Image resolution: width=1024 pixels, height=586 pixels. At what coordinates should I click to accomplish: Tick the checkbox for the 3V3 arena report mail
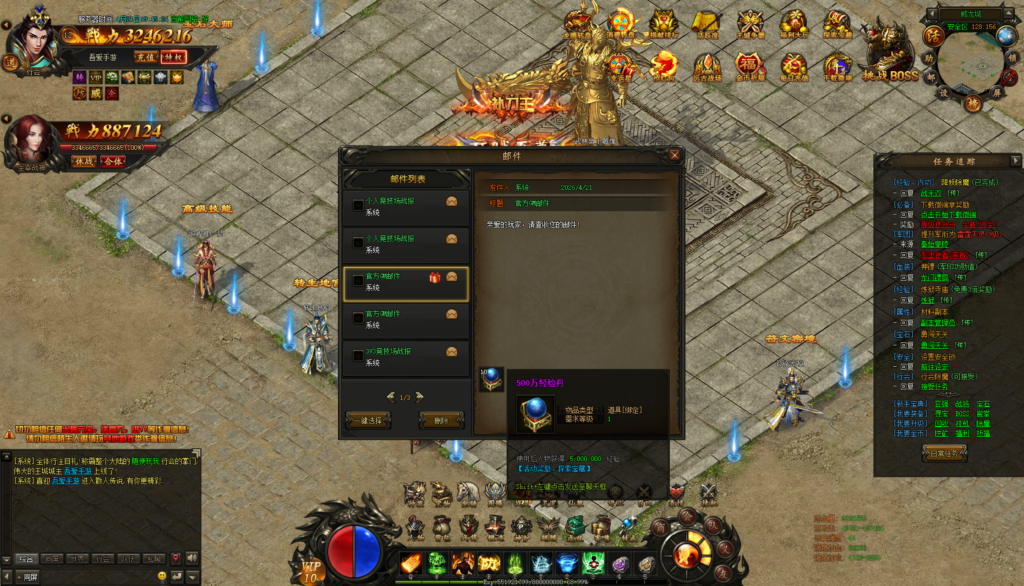click(x=358, y=357)
